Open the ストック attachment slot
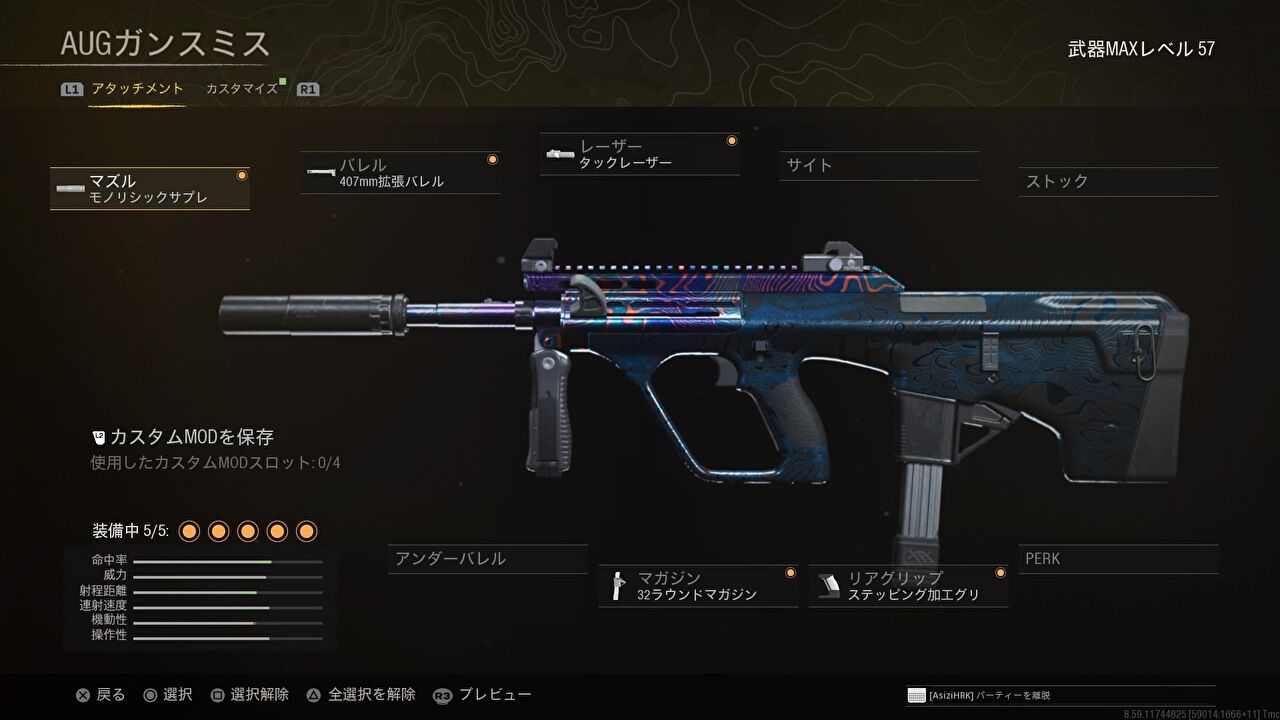 point(1118,182)
